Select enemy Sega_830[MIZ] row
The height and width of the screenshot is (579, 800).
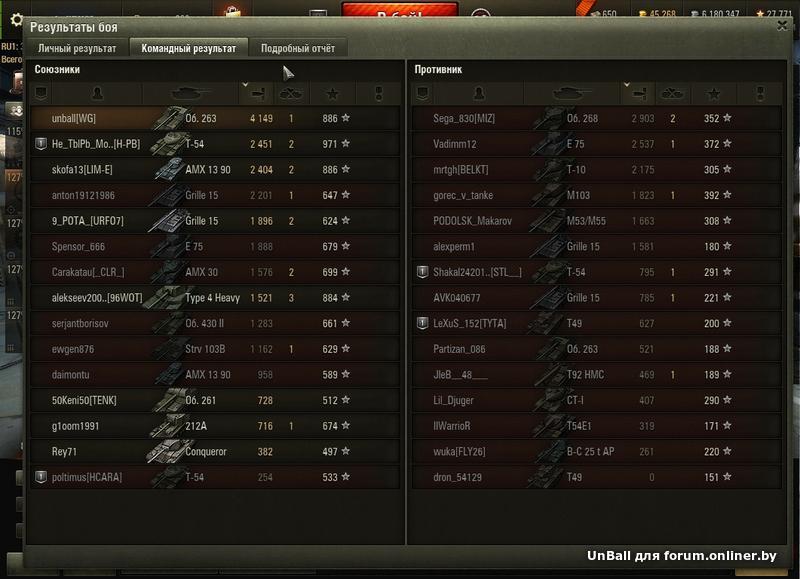(596, 118)
